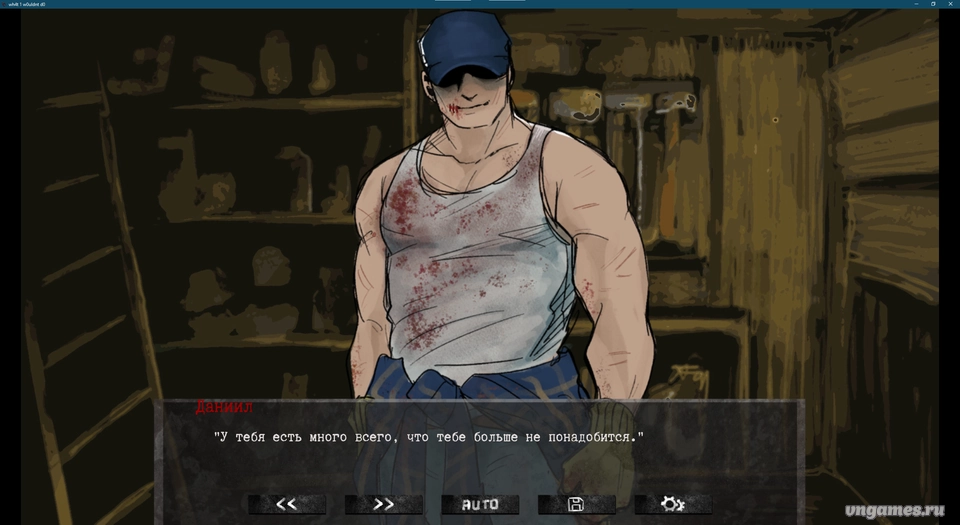Minimize the game window
The image size is (960, 525).
tap(915, 4)
